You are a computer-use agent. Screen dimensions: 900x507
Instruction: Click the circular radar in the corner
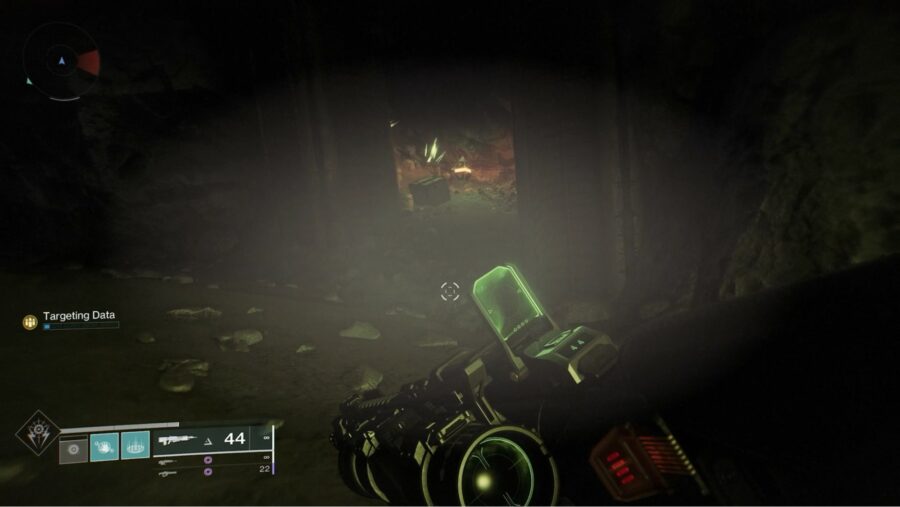point(61,61)
